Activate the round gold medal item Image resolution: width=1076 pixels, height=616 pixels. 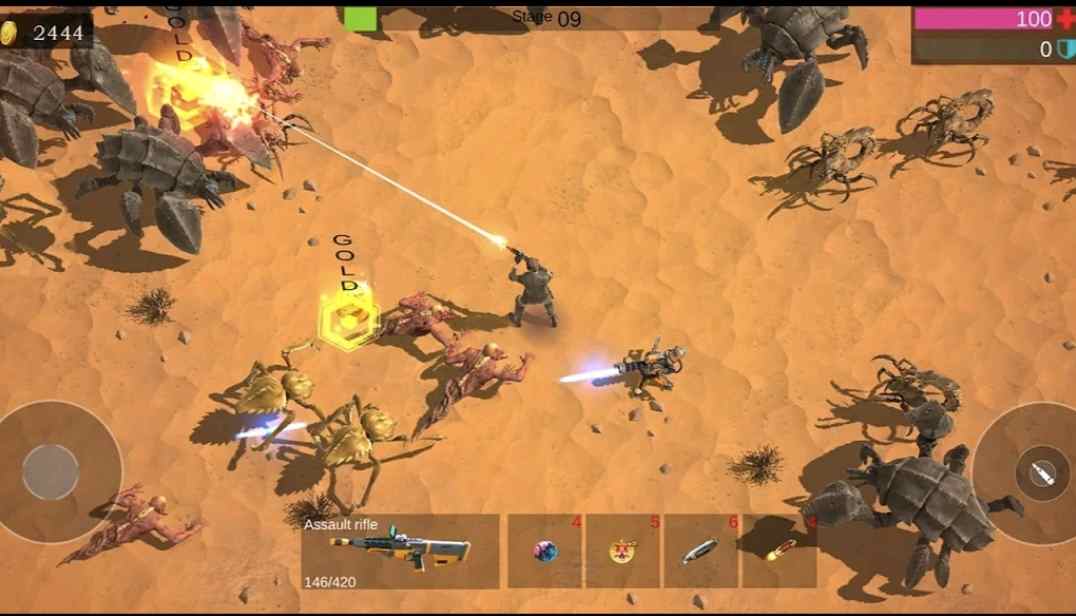(x=623, y=551)
